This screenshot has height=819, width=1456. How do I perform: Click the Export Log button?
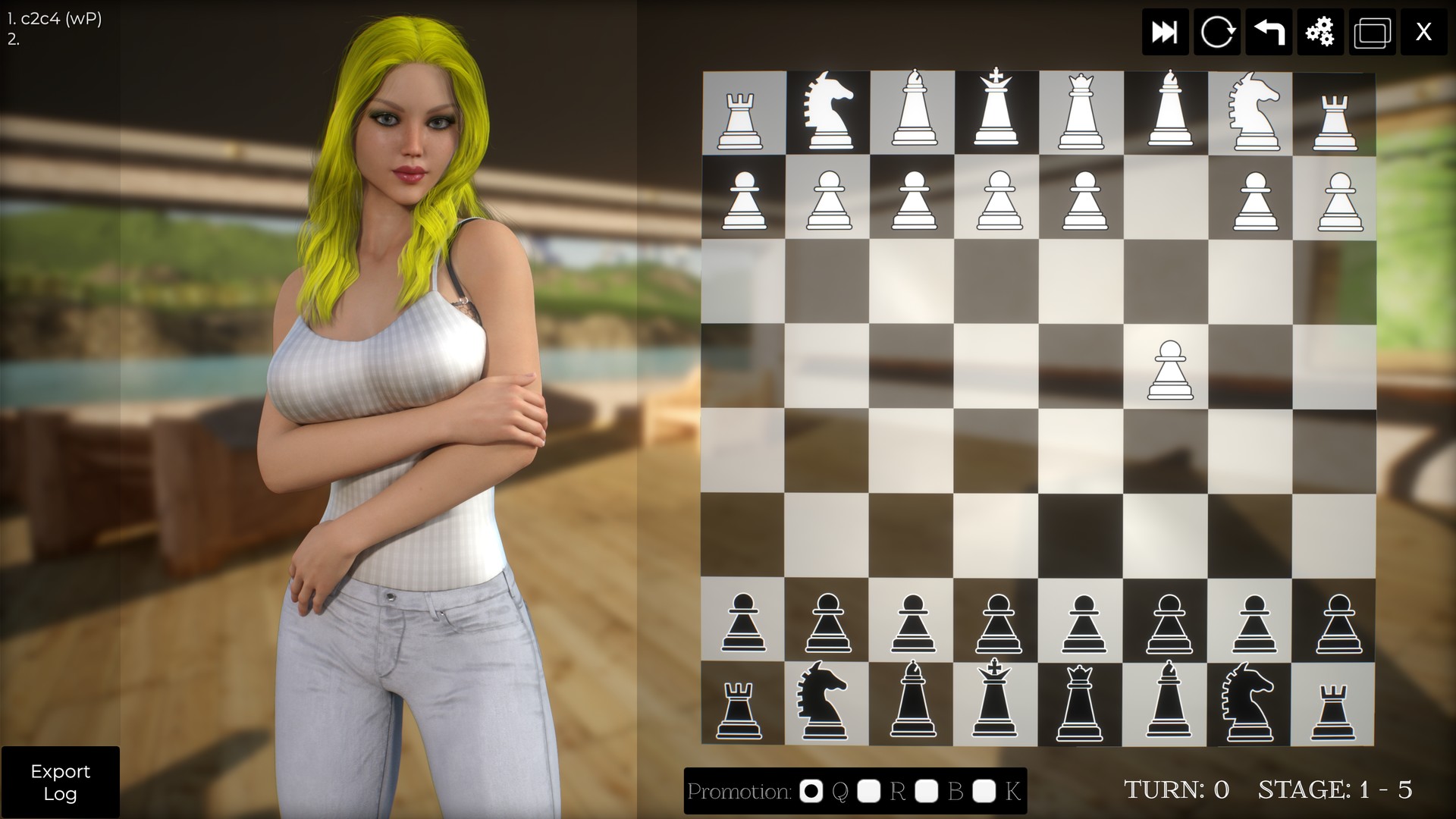point(61,783)
